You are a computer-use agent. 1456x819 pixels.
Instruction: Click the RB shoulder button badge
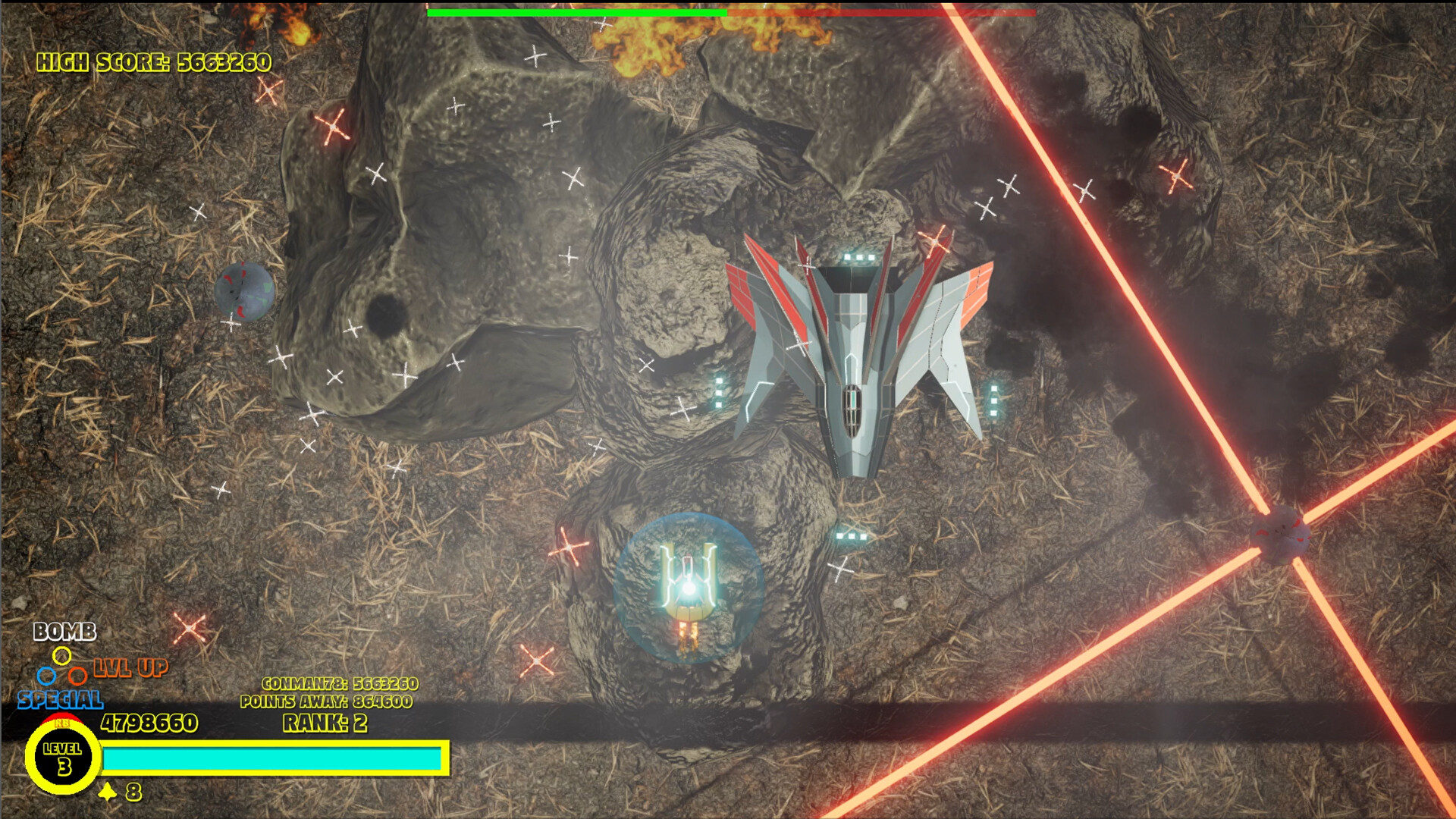tap(61, 723)
